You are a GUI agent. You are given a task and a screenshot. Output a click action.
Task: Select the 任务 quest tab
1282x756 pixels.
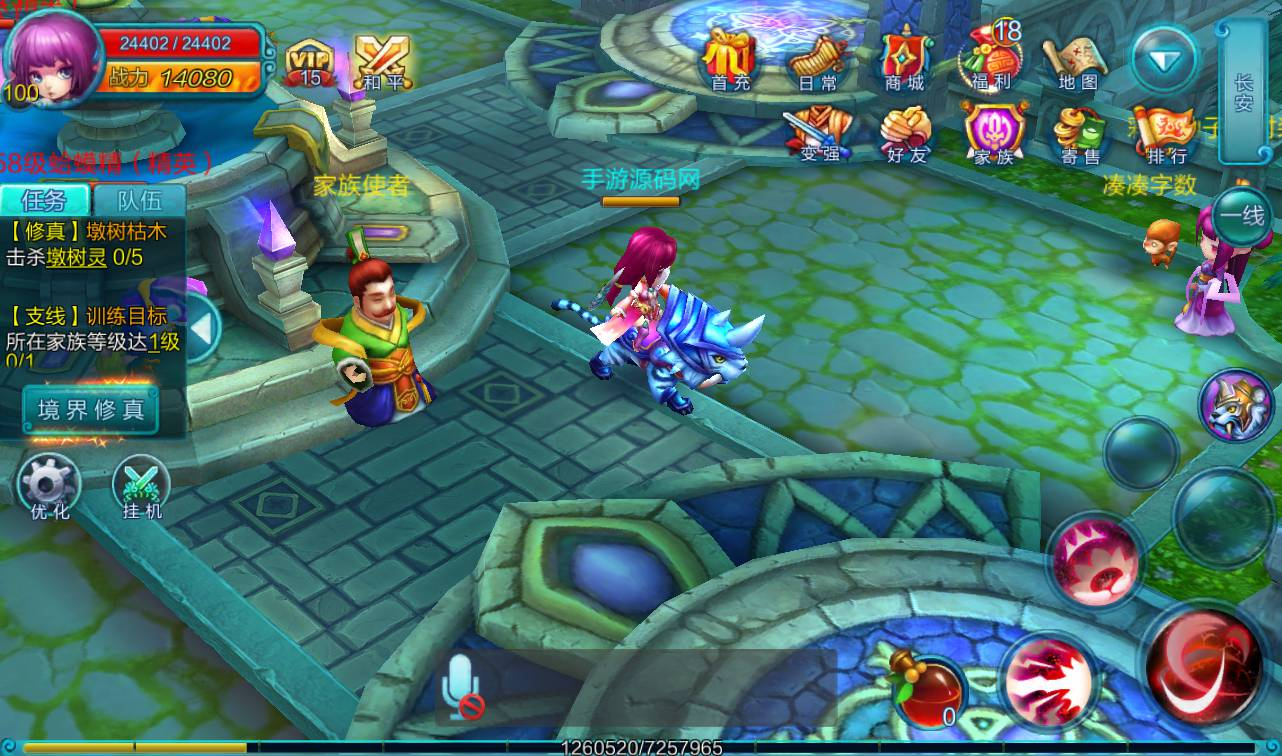(46, 200)
